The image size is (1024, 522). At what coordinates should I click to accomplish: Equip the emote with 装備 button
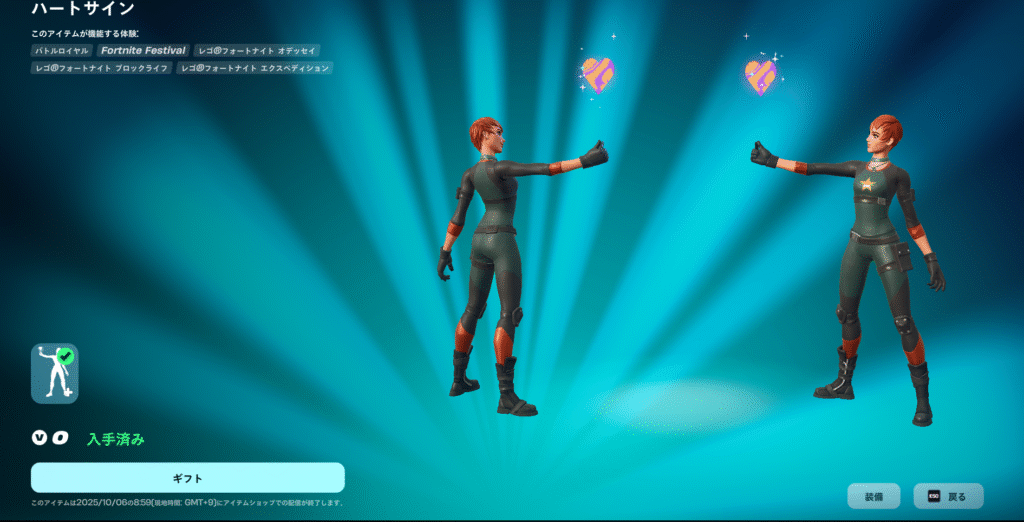873,496
